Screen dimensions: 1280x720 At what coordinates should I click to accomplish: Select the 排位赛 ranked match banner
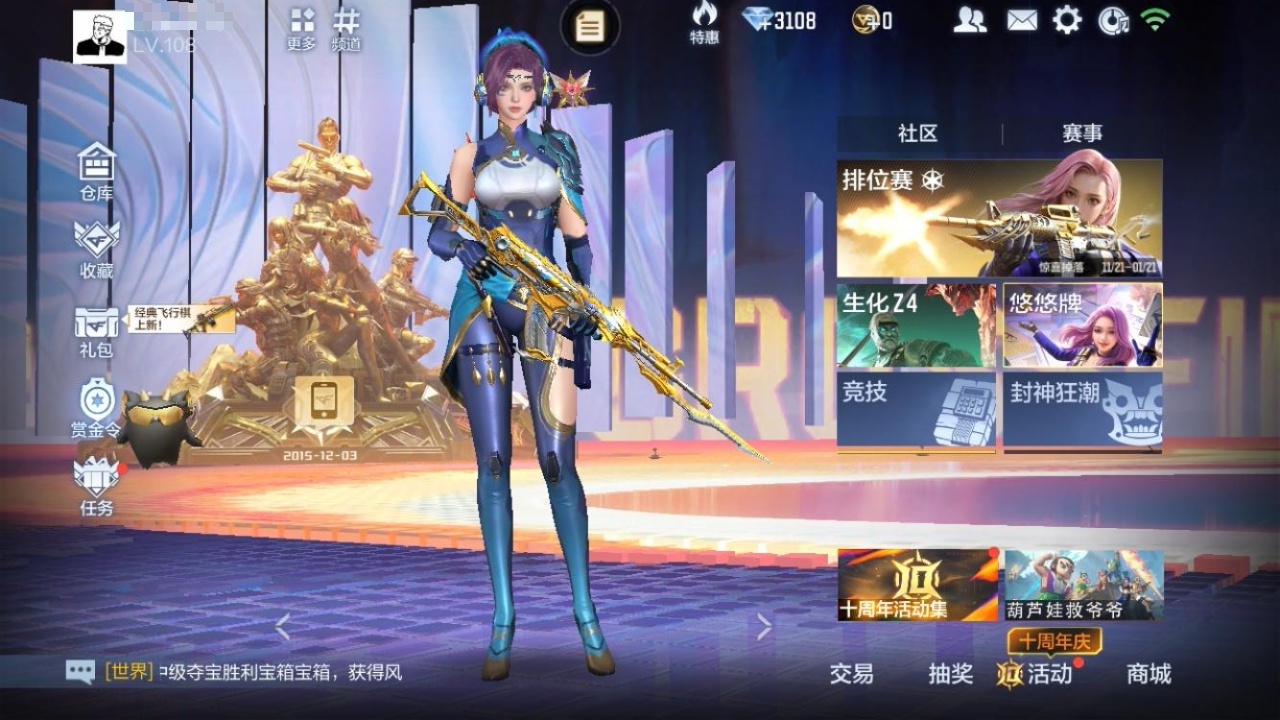[x=999, y=218]
